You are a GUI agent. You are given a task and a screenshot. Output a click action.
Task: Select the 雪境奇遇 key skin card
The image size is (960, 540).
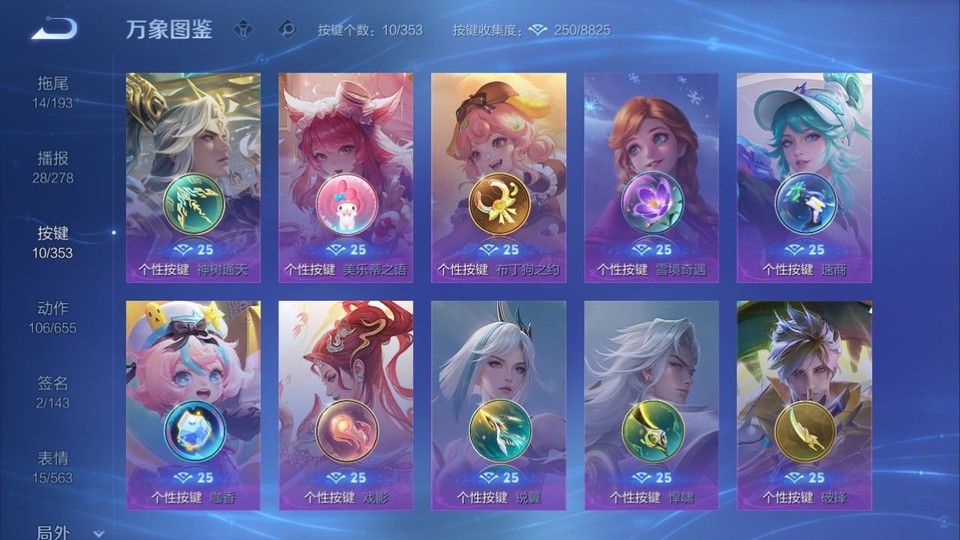click(x=651, y=177)
